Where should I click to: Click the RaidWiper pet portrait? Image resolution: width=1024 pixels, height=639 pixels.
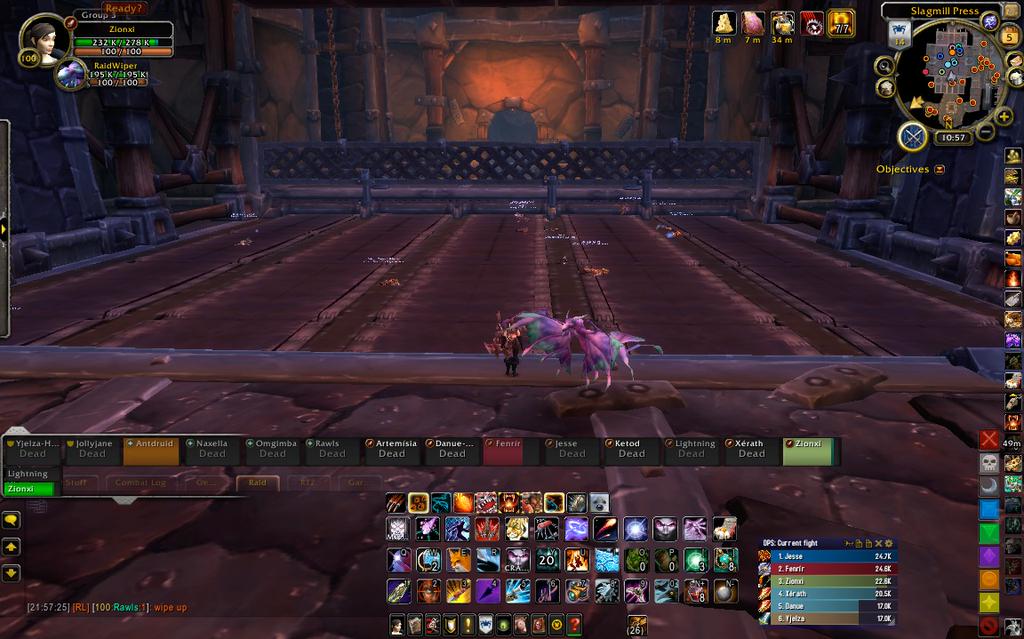coord(72,74)
